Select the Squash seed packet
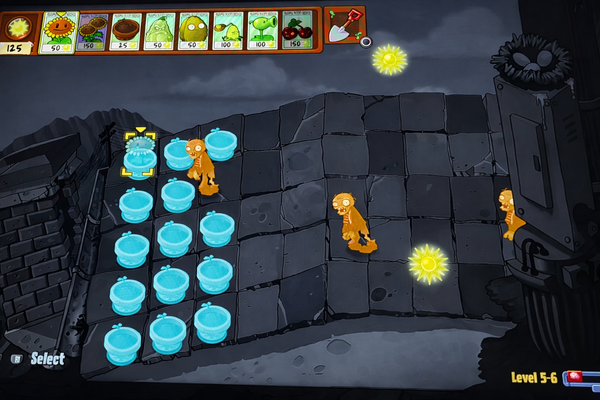600x400 pixels. pyautogui.click(x=160, y=32)
